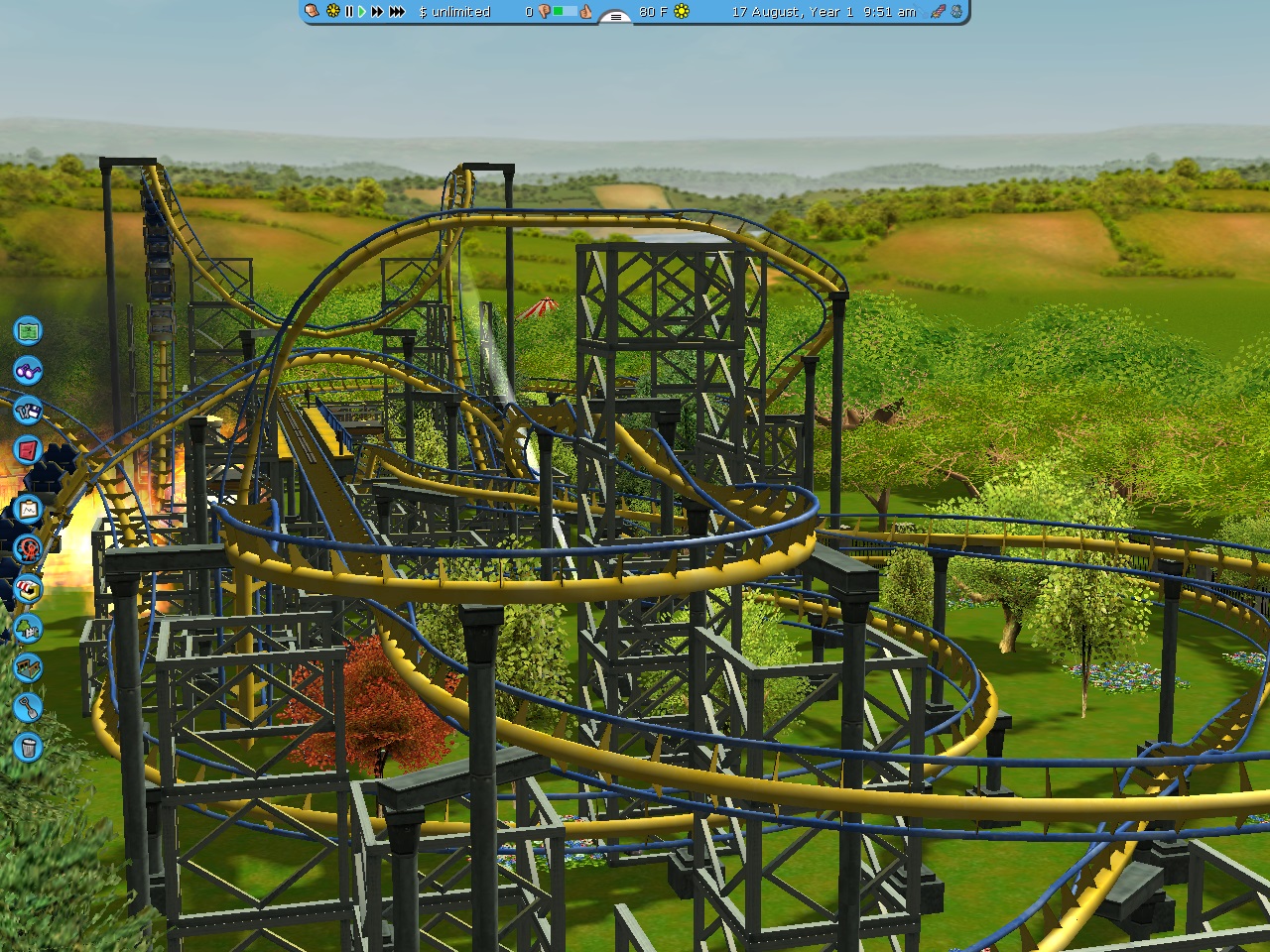Open the paths and fences building icon
This screenshot has height=952, width=1270.
pyautogui.click(x=28, y=668)
